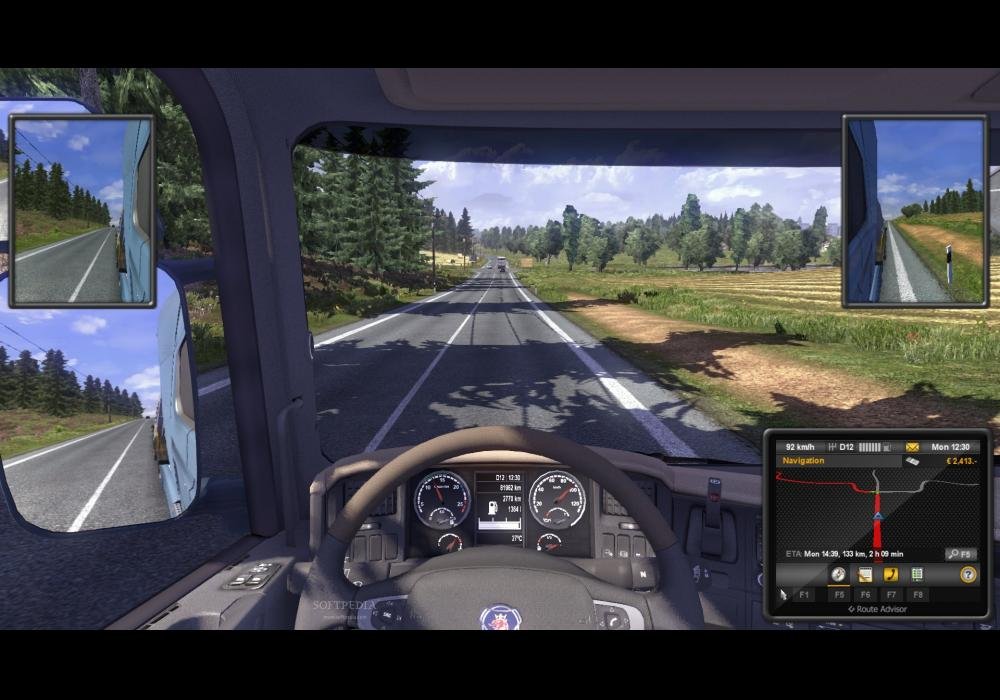Click the magnifier map zoom button
The width and height of the screenshot is (1000, 700).
pos(960,553)
